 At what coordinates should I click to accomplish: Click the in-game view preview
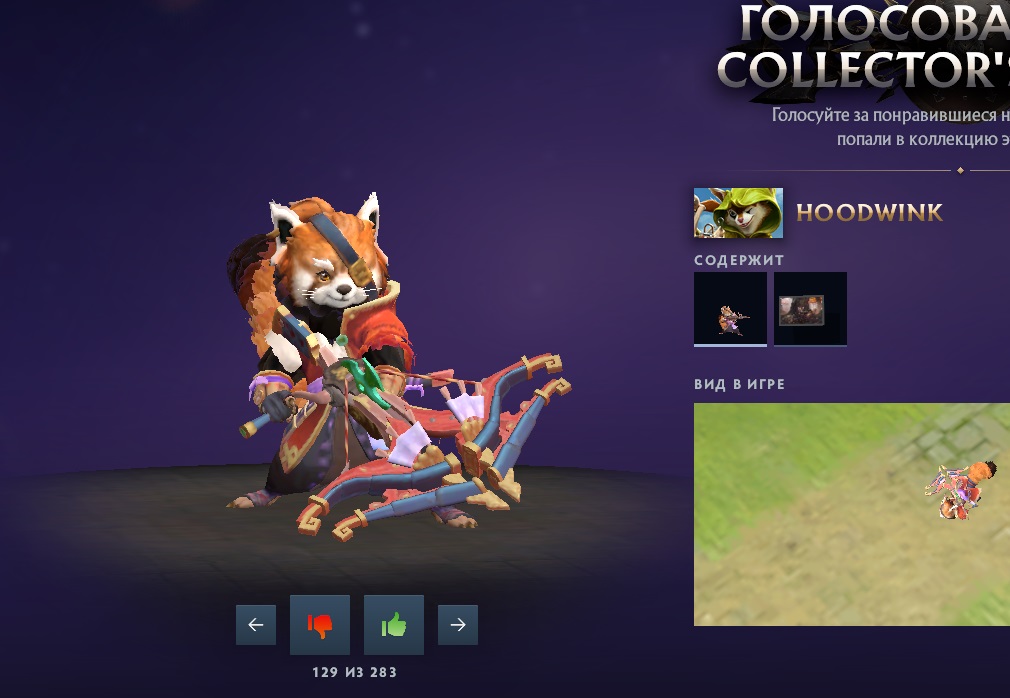(x=851, y=514)
